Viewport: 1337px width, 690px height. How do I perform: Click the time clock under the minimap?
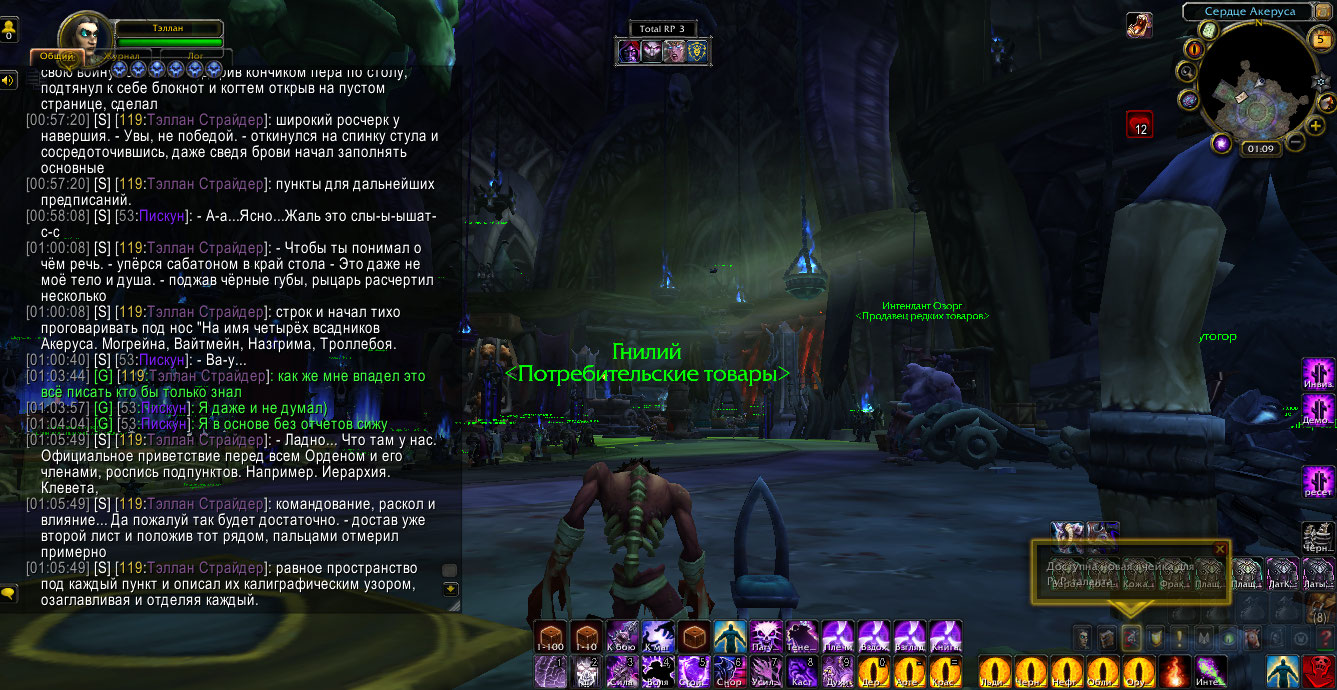coord(1260,149)
